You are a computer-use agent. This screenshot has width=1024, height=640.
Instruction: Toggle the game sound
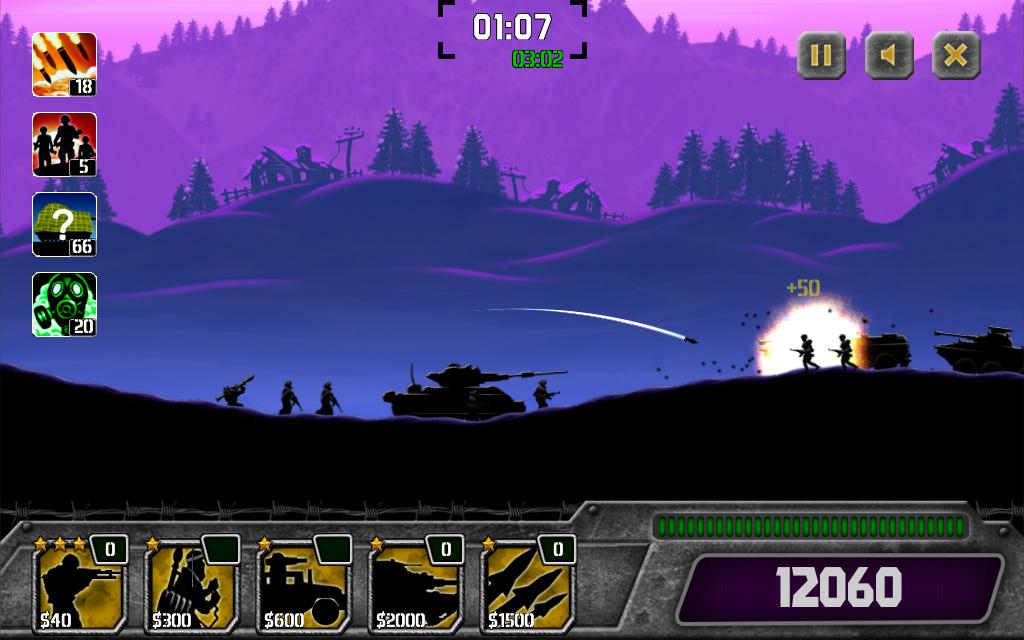point(889,55)
